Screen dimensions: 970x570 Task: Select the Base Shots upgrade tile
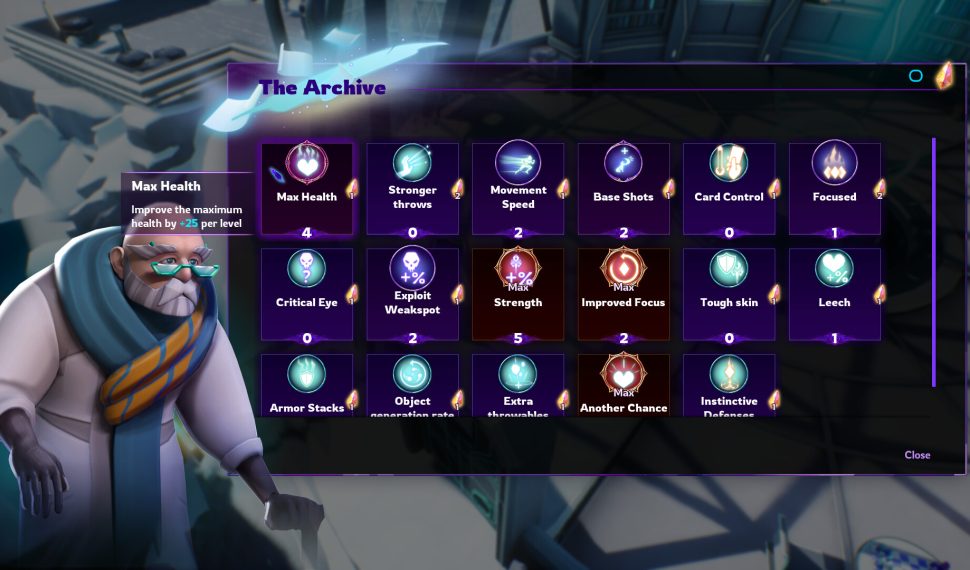point(623,188)
